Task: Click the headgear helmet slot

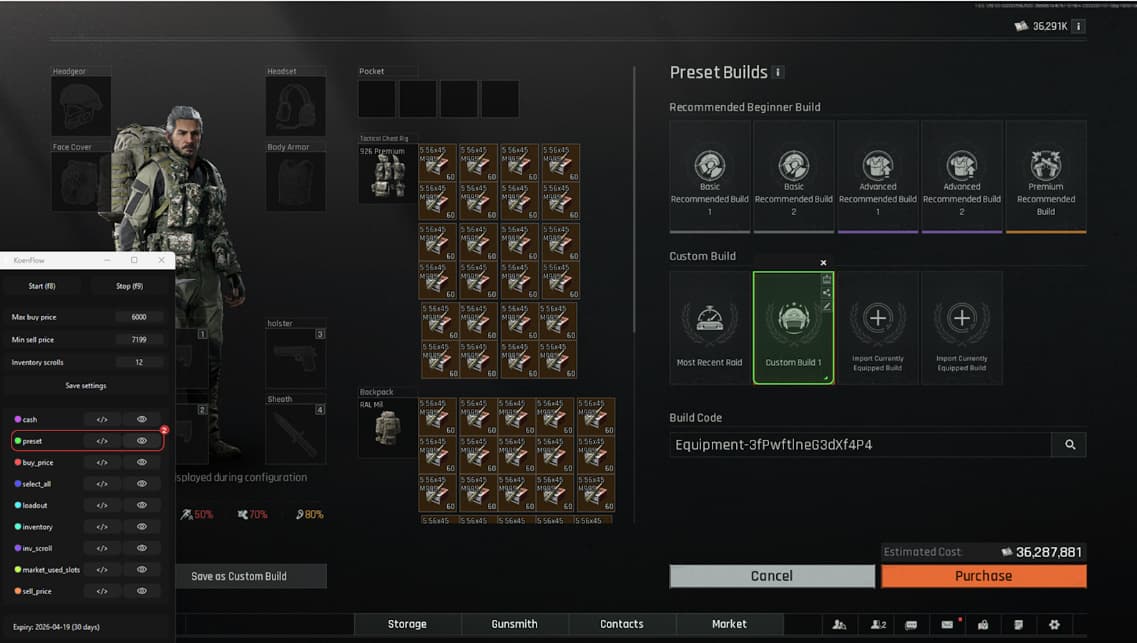Action: 81,107
